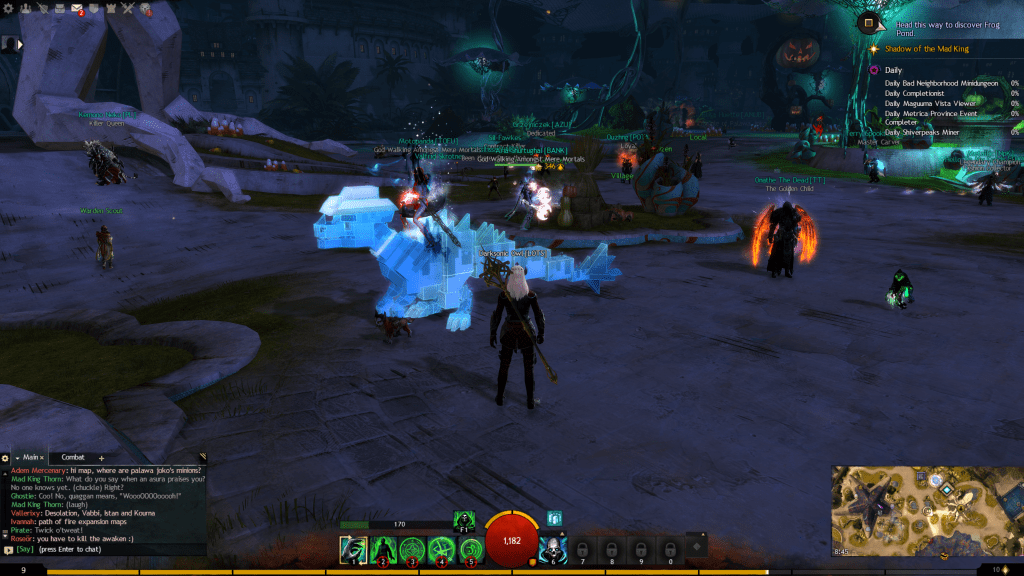Activate the F1 shroud skill
Viewport: 1024px width, 576px height.
463,519
